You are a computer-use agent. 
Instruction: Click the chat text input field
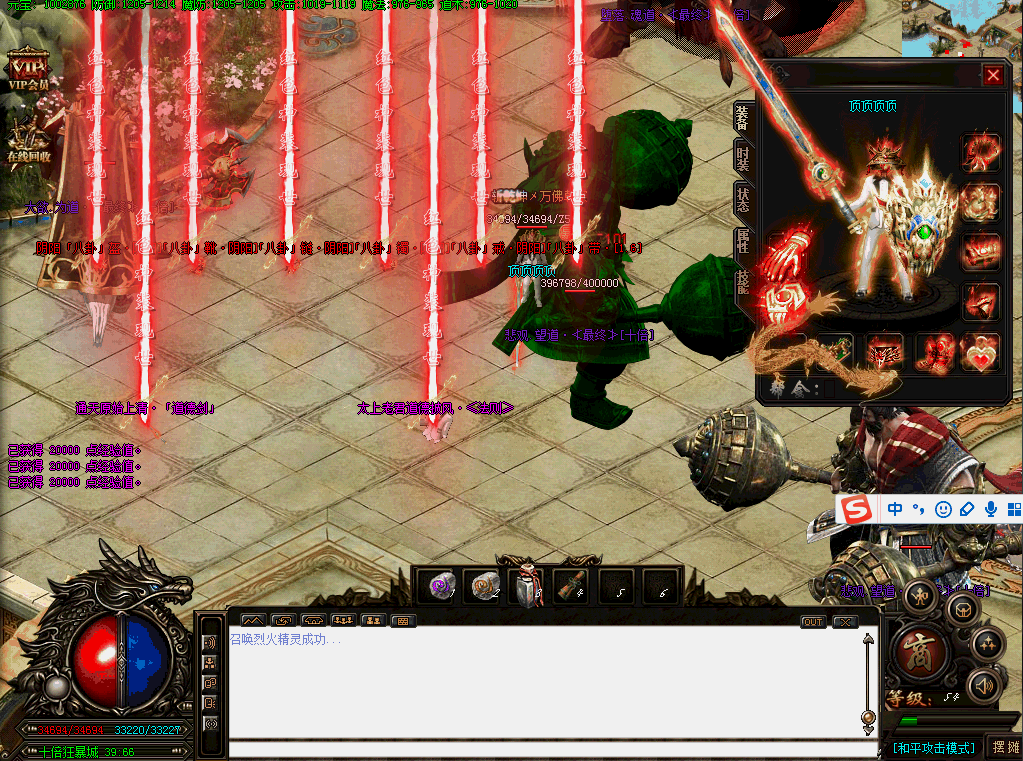(540, 749)
